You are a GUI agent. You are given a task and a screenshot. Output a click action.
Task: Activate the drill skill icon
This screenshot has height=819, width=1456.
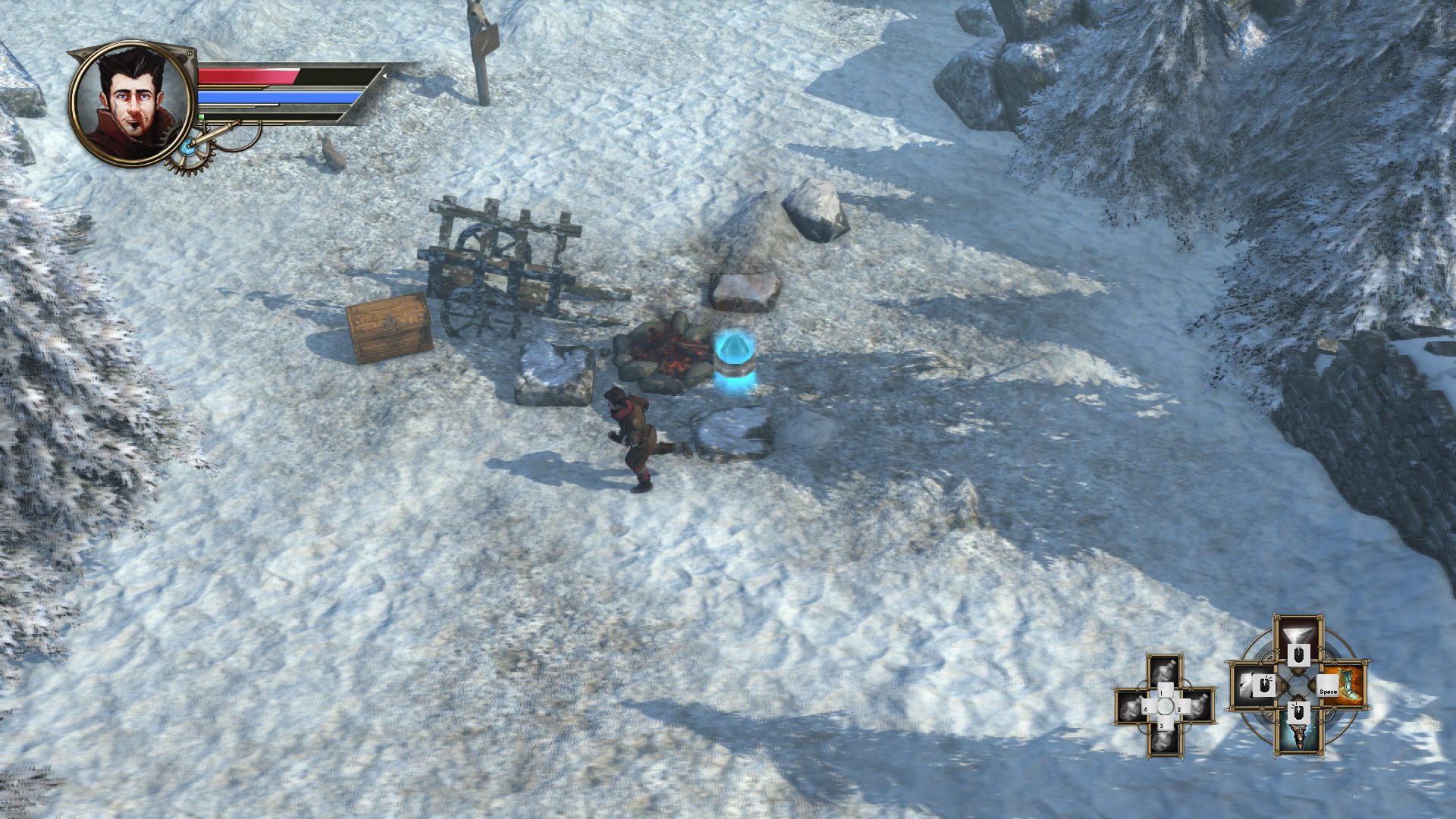[1298, 733]
